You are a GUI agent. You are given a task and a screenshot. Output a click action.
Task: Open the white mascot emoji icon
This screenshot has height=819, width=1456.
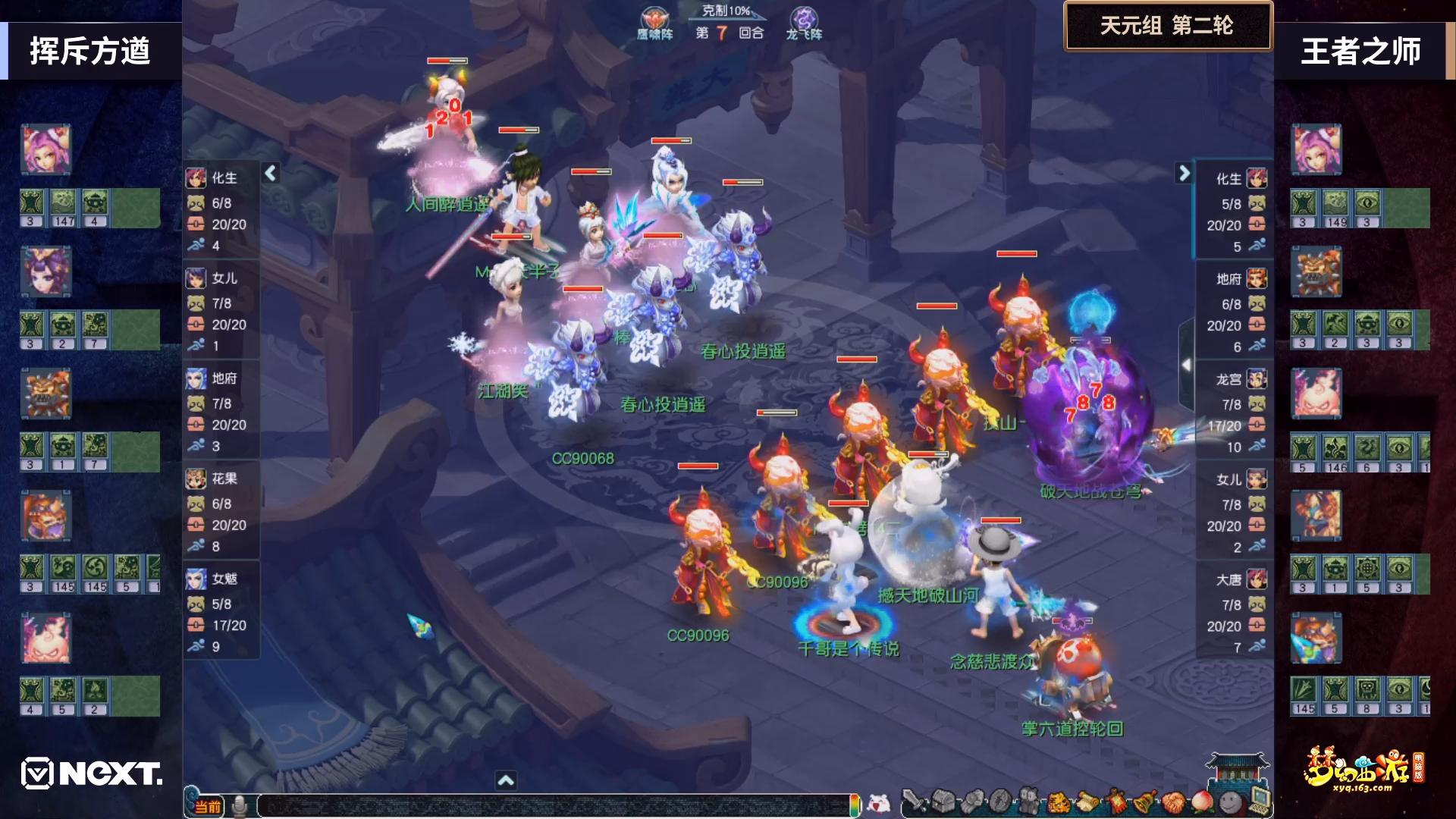click(x=878, y=803)
